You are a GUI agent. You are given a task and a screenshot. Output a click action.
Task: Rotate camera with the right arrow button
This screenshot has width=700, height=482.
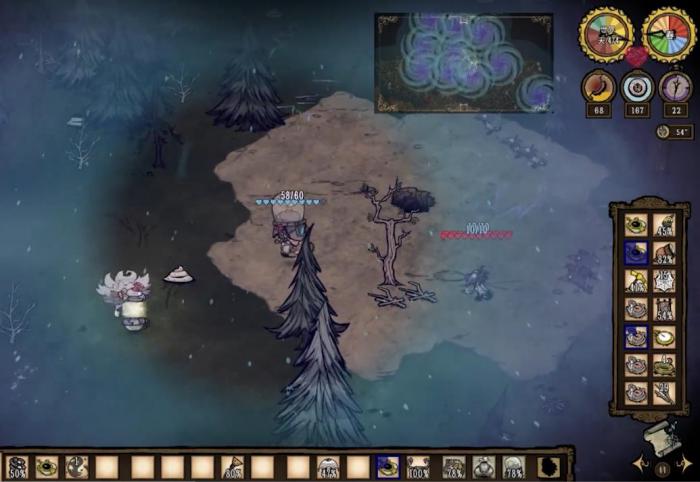coord(682,465)
